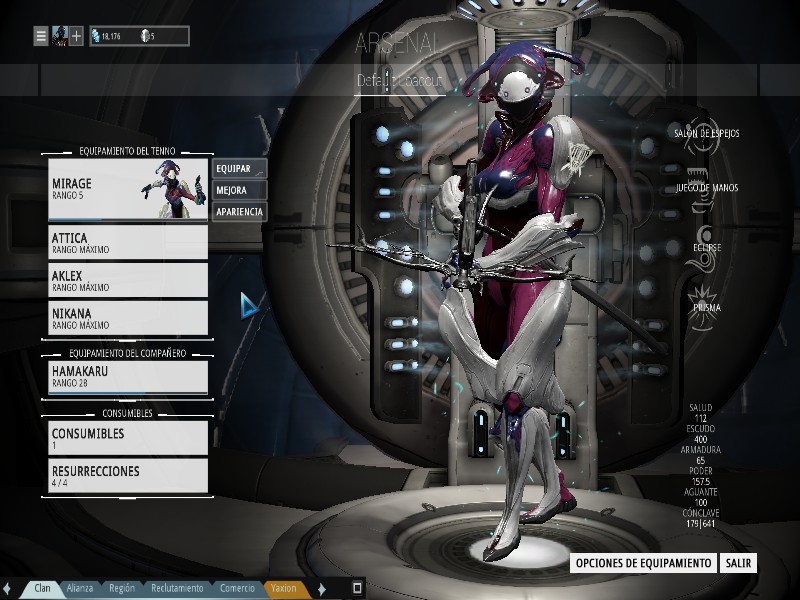The image size is (800, 600).
Task: Choose the Aklex secondary weapon slot
Action: pos(128,280)
